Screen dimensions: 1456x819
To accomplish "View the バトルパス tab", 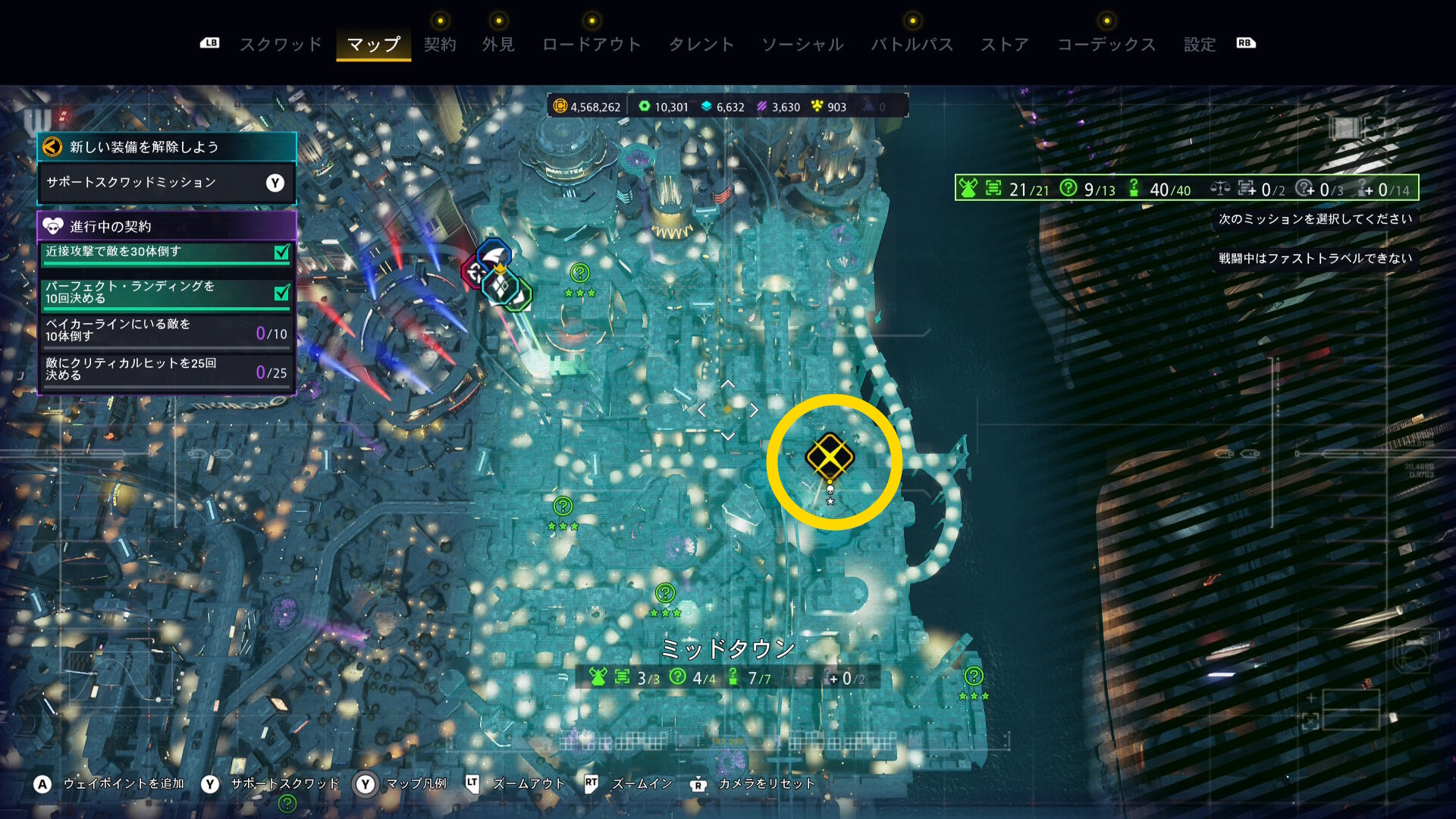I will tap(912, 45).
